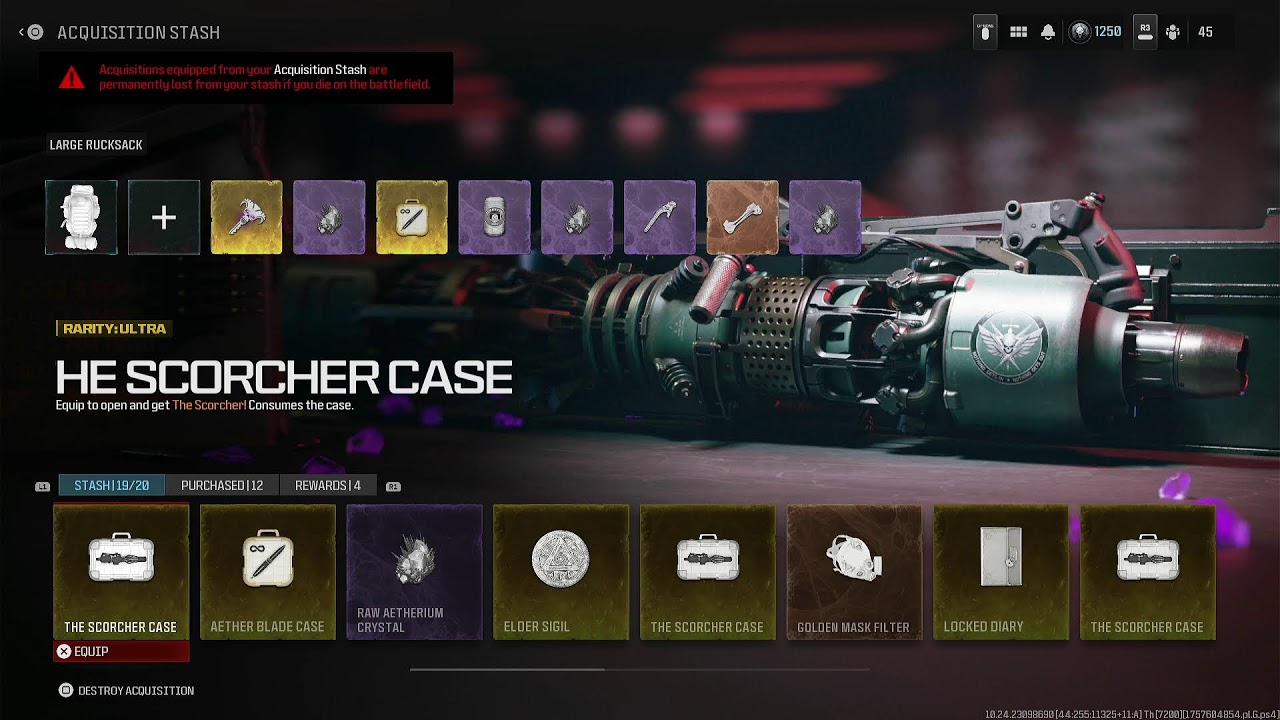Select the purple perk can rucksack slot
The width and height of the screenshot is (1280, 720).
pos(495,217)
